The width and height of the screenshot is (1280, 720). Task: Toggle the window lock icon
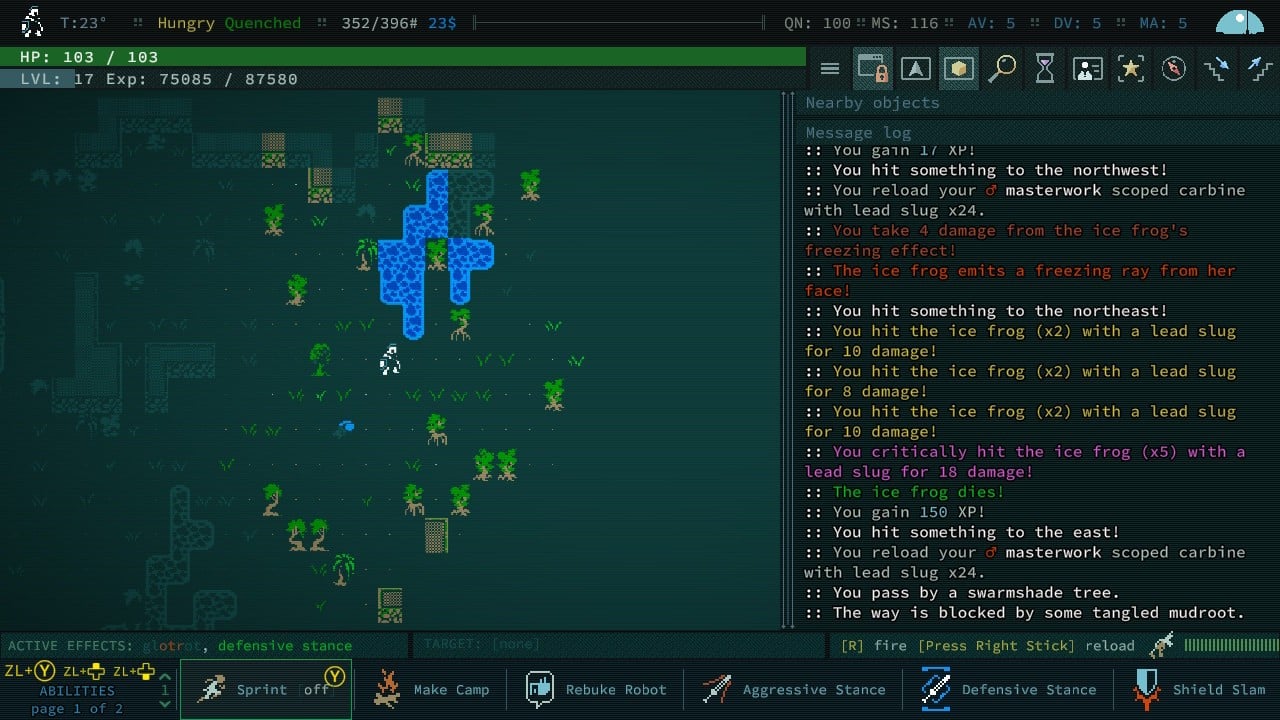click(x=873, y=69)
